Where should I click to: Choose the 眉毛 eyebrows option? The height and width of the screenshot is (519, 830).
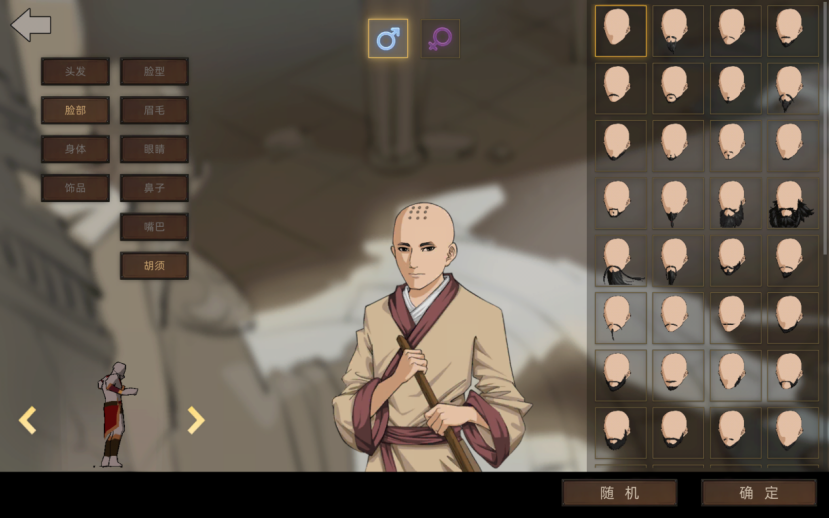tap(154, 110)
